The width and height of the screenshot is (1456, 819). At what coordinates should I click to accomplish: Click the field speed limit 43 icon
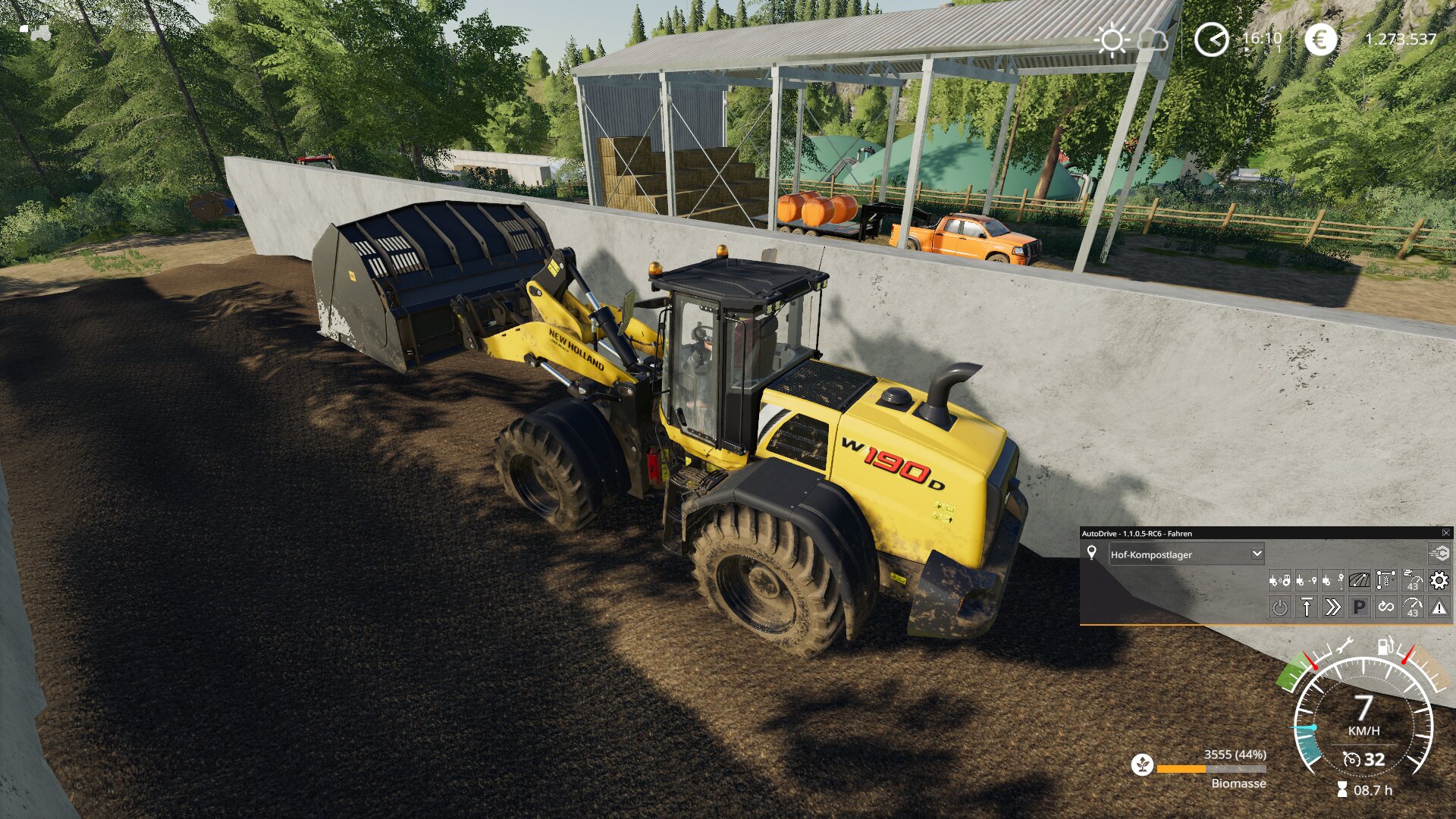point(1412,581)
